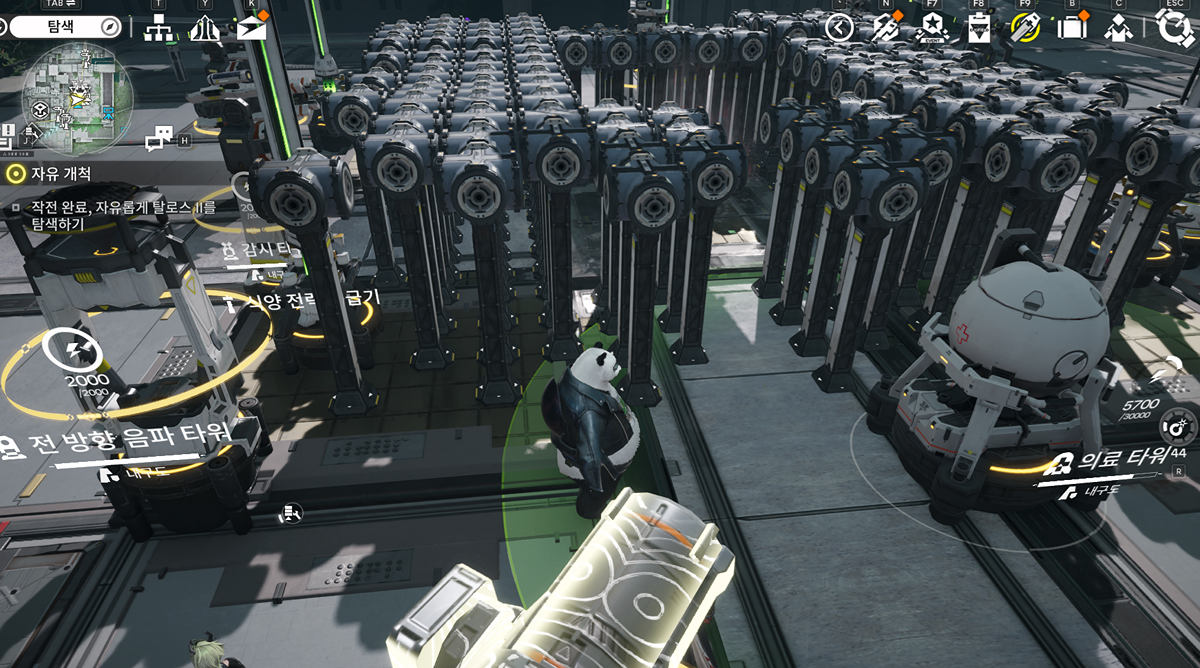Collapse the top bar with back arrow
1200x668 pixels.
[x=839, y=27]
